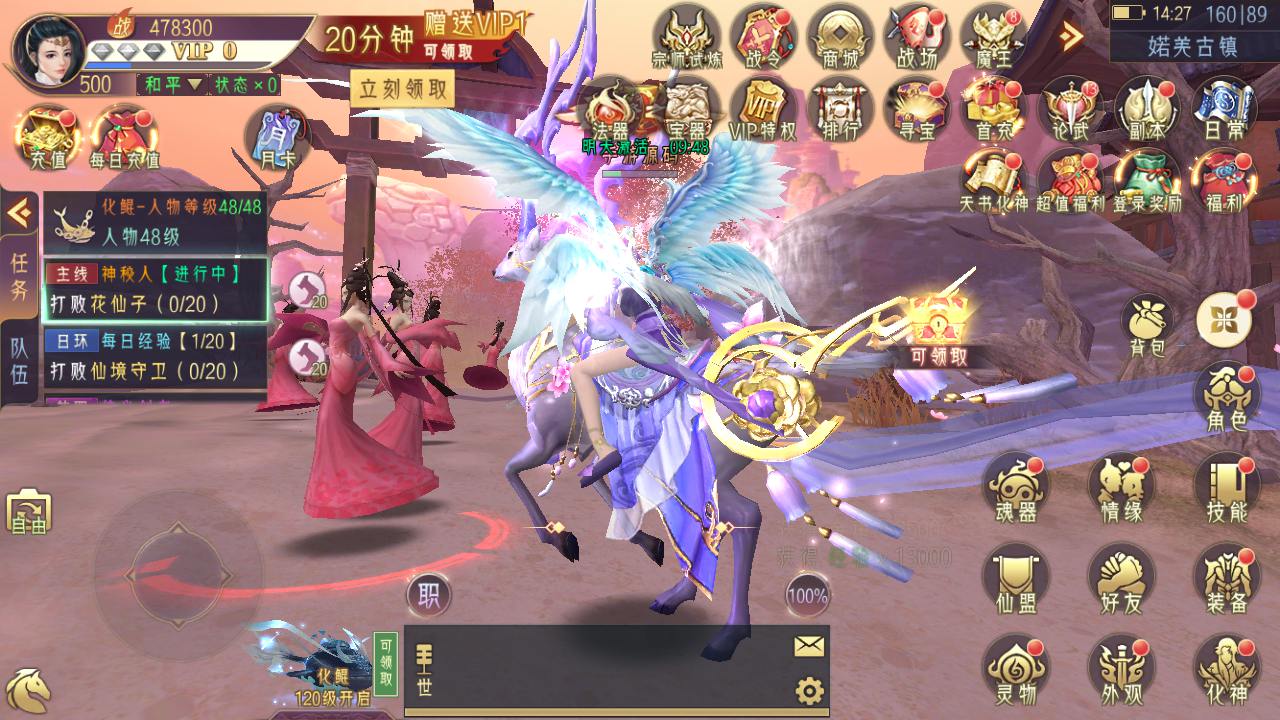Open the 技能 skills menu
Image resolution: width=1280 pixels, height=720 pixels.
pos(1226,488)
